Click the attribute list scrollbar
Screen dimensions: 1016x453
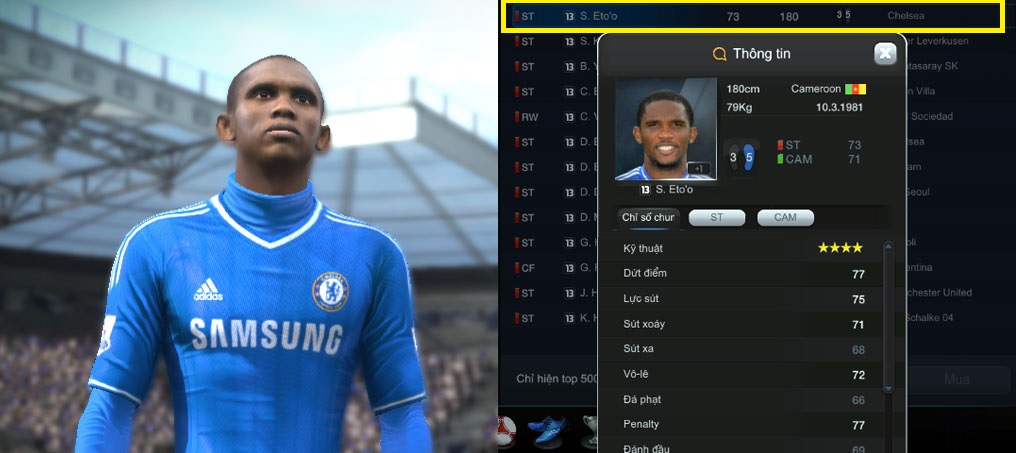click(x=887, y=315)
